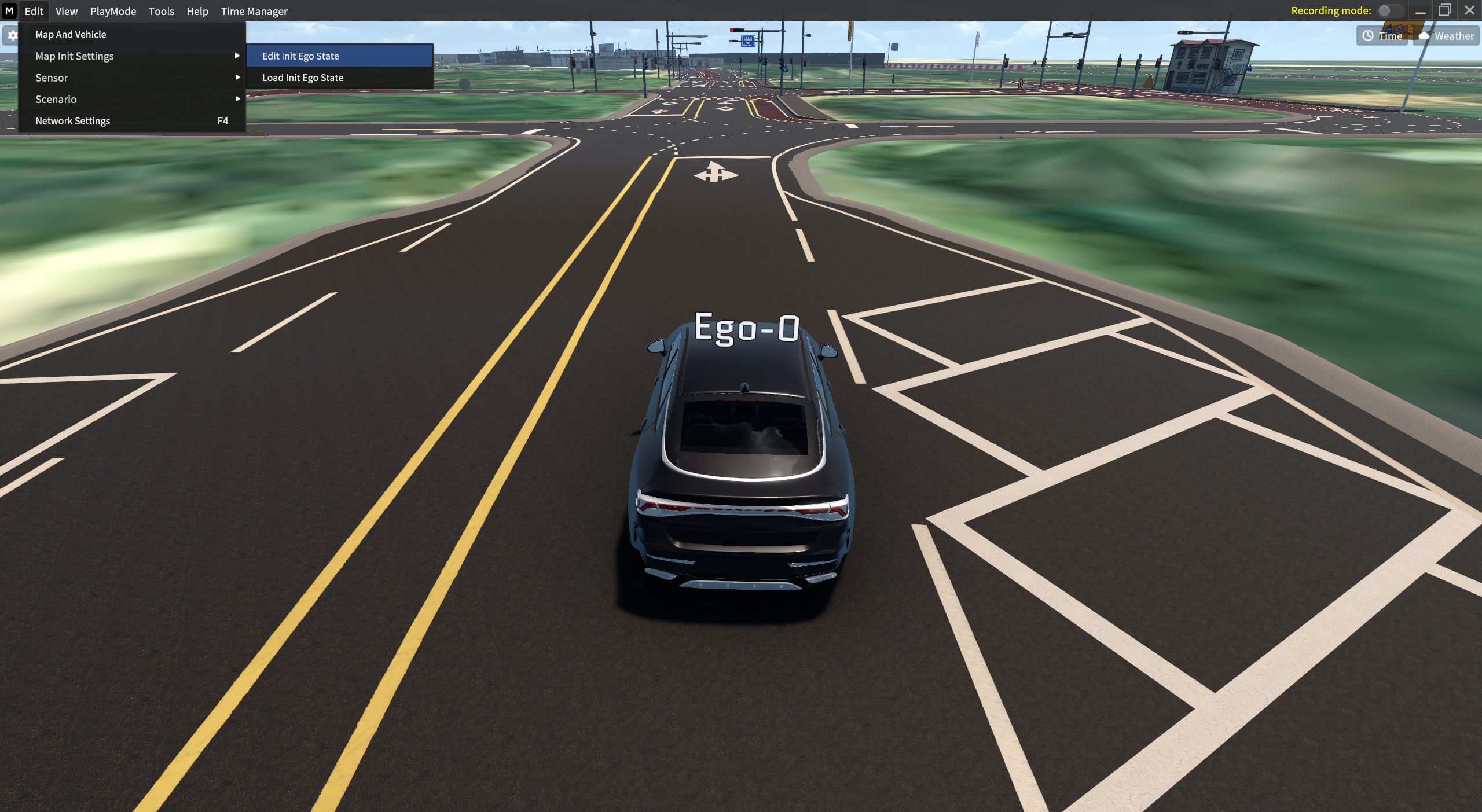
Task: Select Edit Init Ego State
Action: click(300, 56)
